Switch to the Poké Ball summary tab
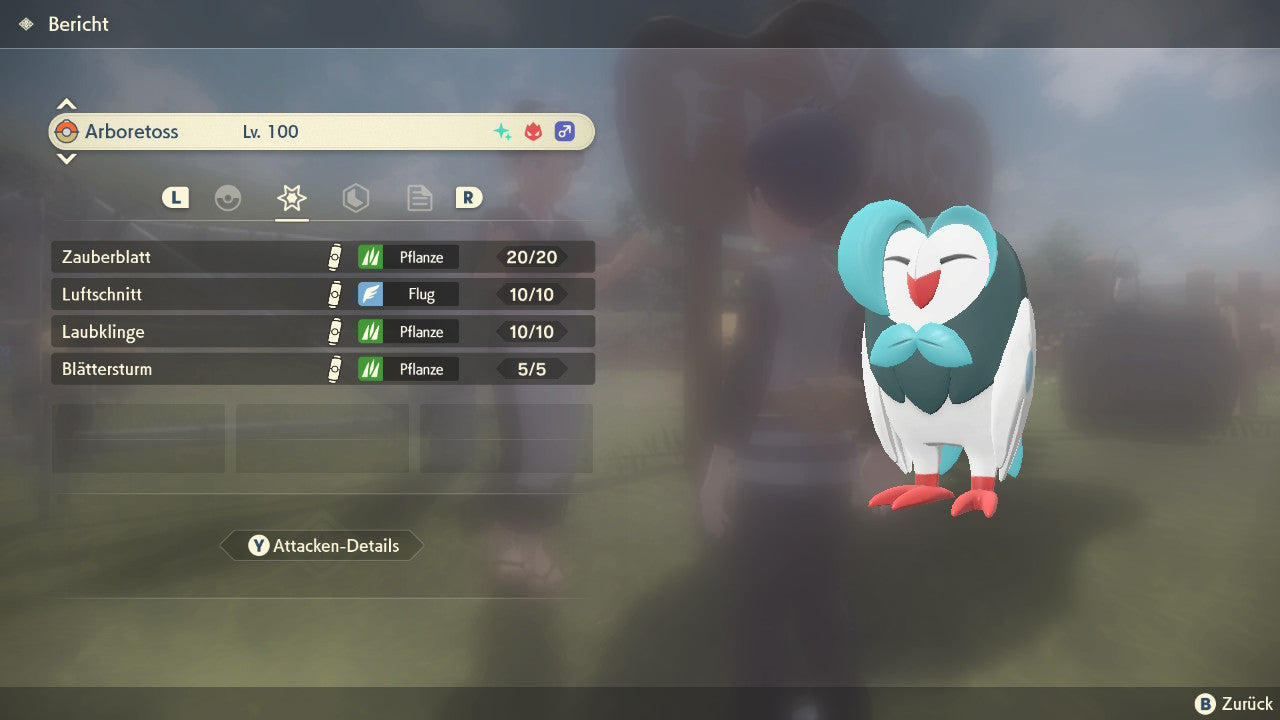The width and height of the screenshot is (1280, 720). pos(228,198)
